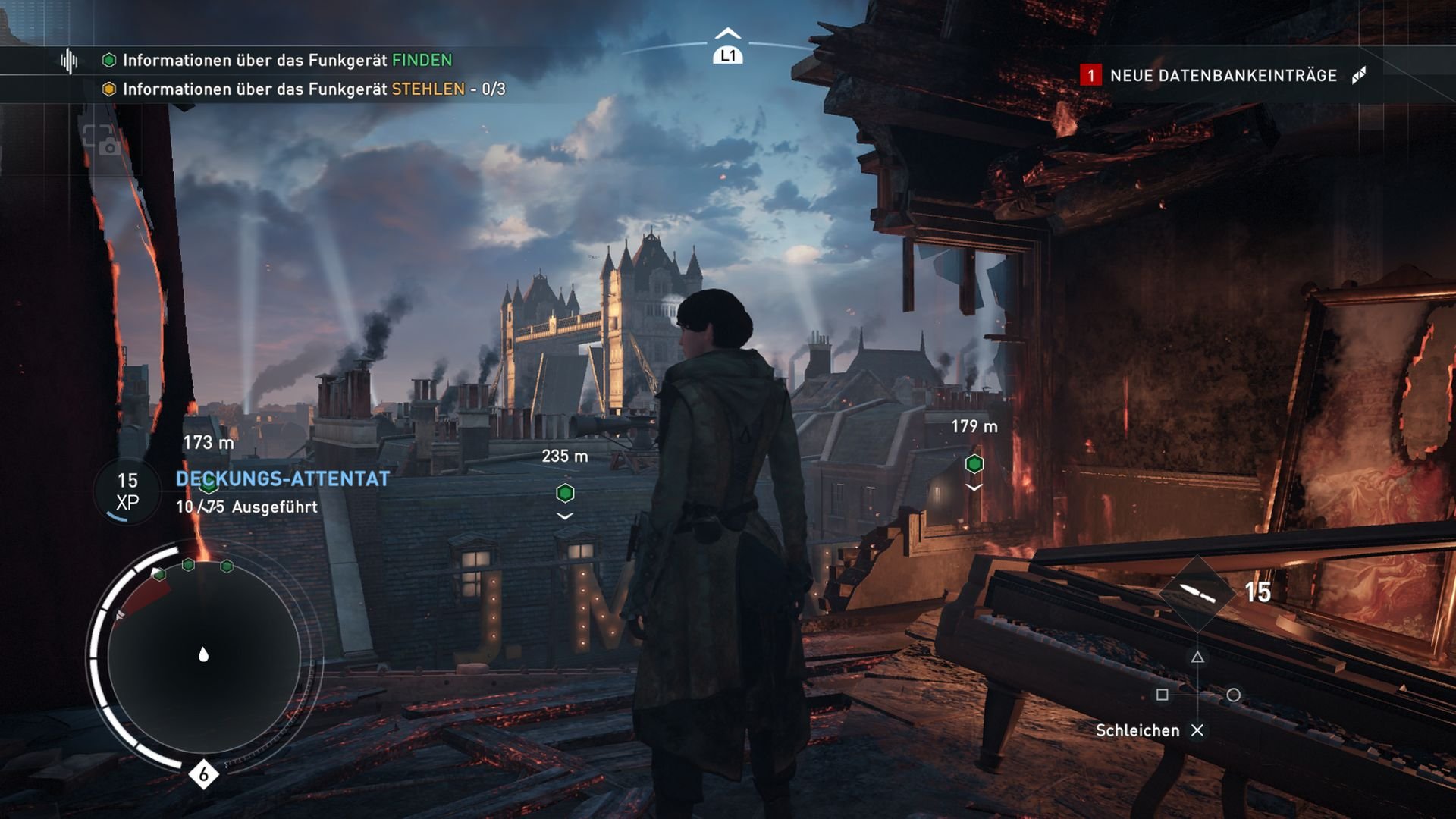Expand the chevron under the 235 m marker
The image size is (1456, 819).
(x=563, y=516)
